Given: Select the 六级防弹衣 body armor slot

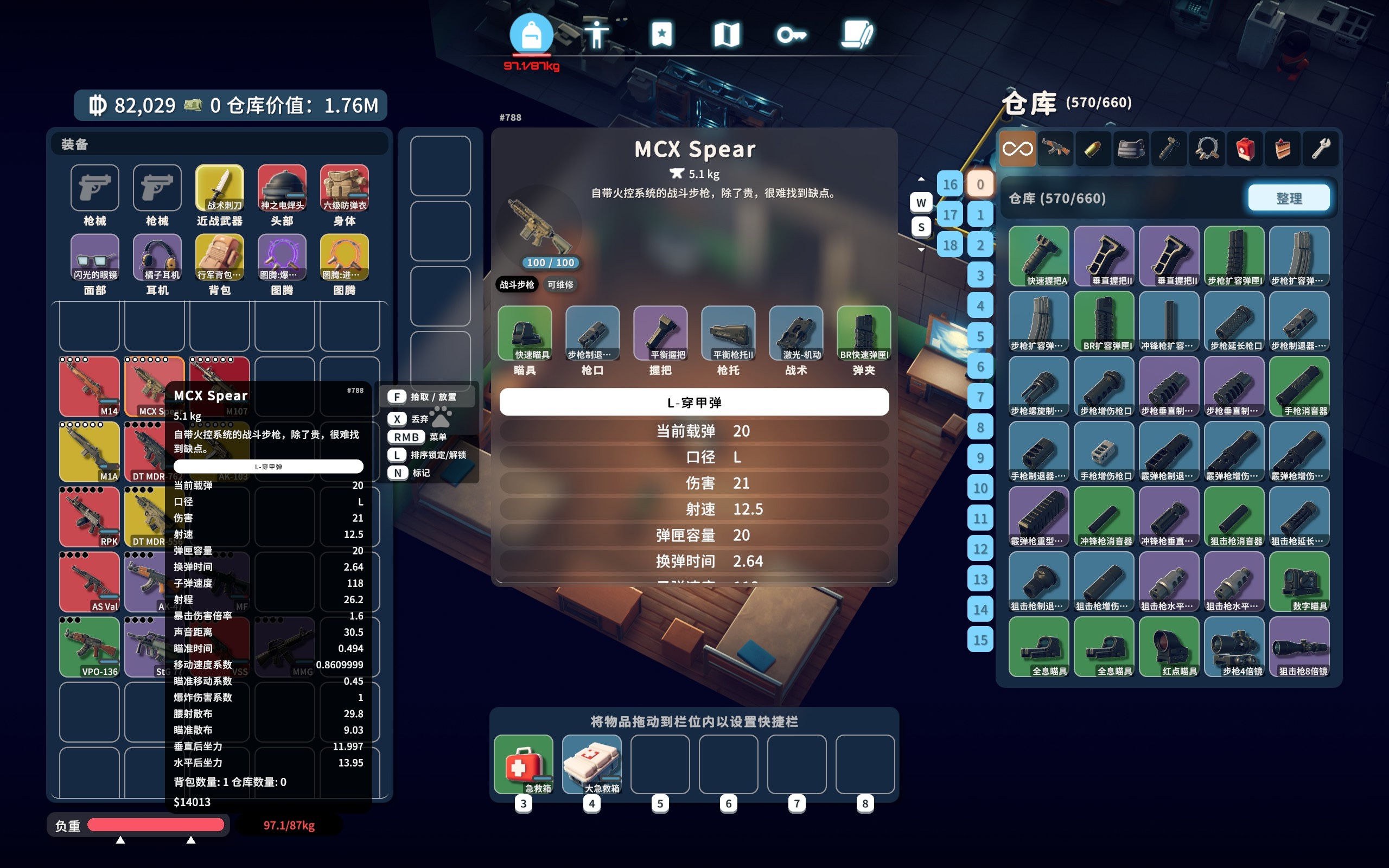Looking at the screenshot, I should click(345, 188).
